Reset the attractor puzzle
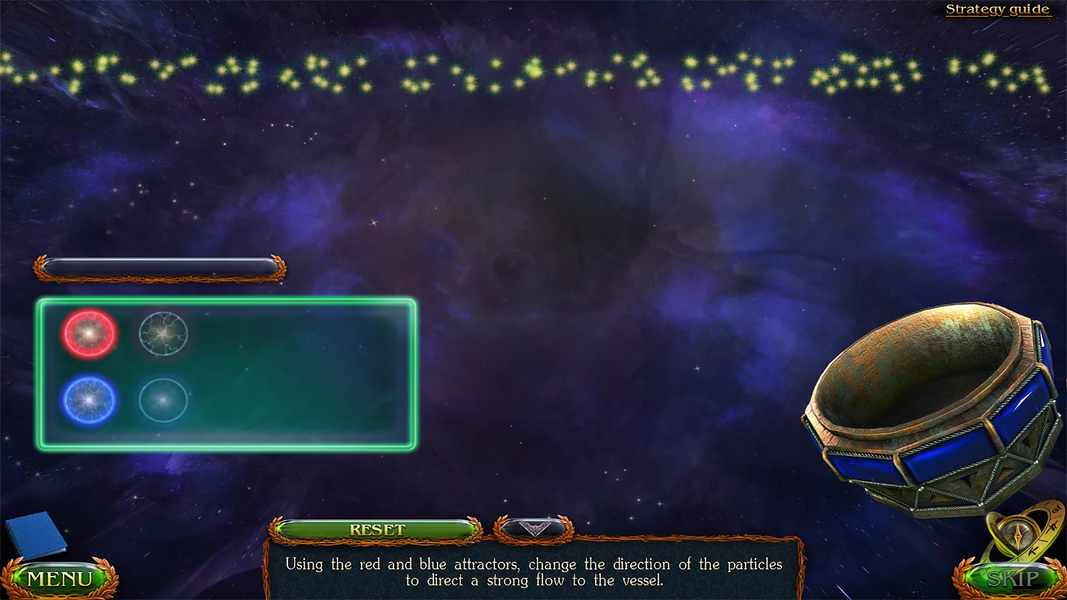Screen dimensions: 1067x600 tap(377, 529)
